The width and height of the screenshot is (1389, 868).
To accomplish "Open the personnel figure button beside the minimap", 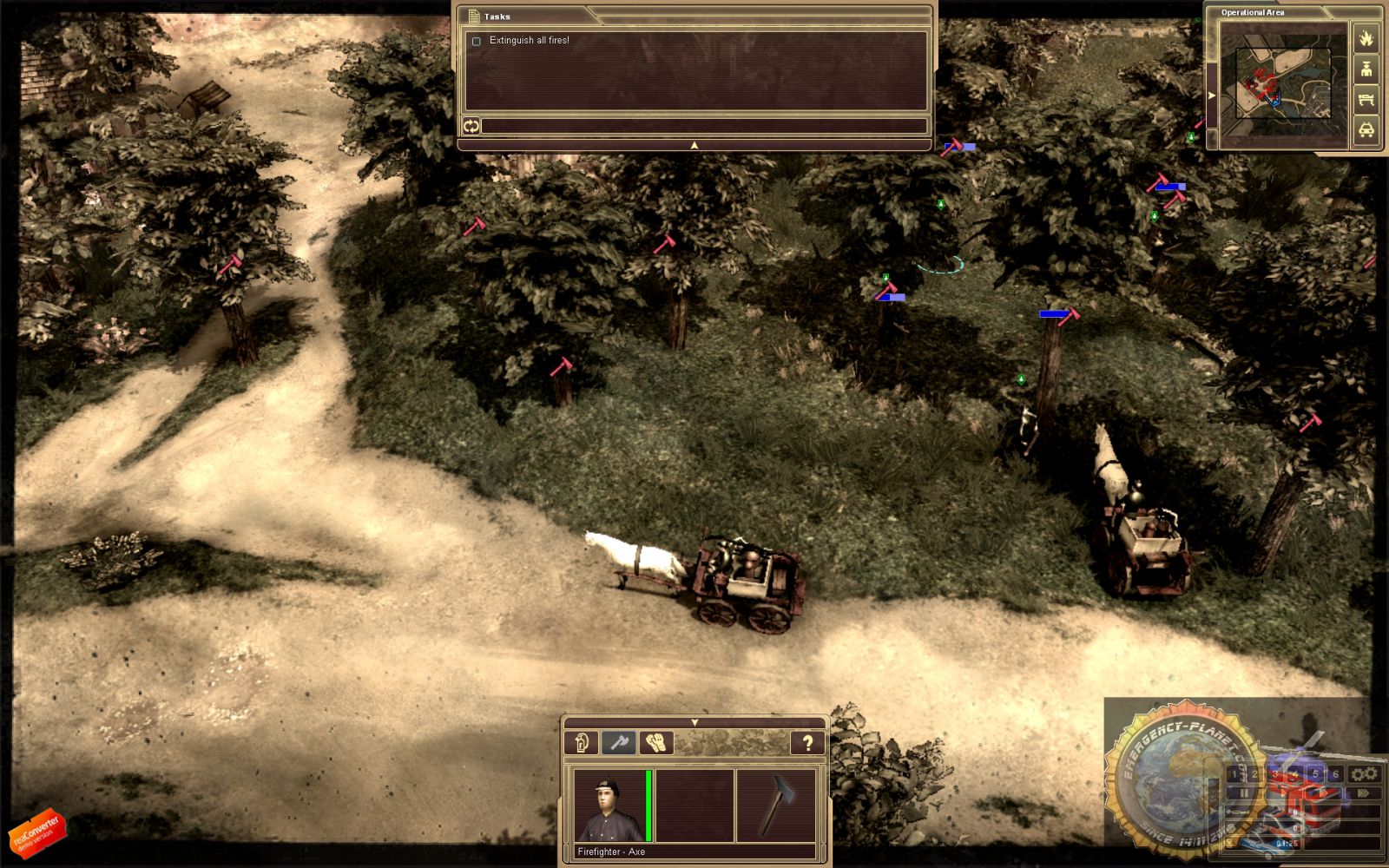I will 1366,69.
